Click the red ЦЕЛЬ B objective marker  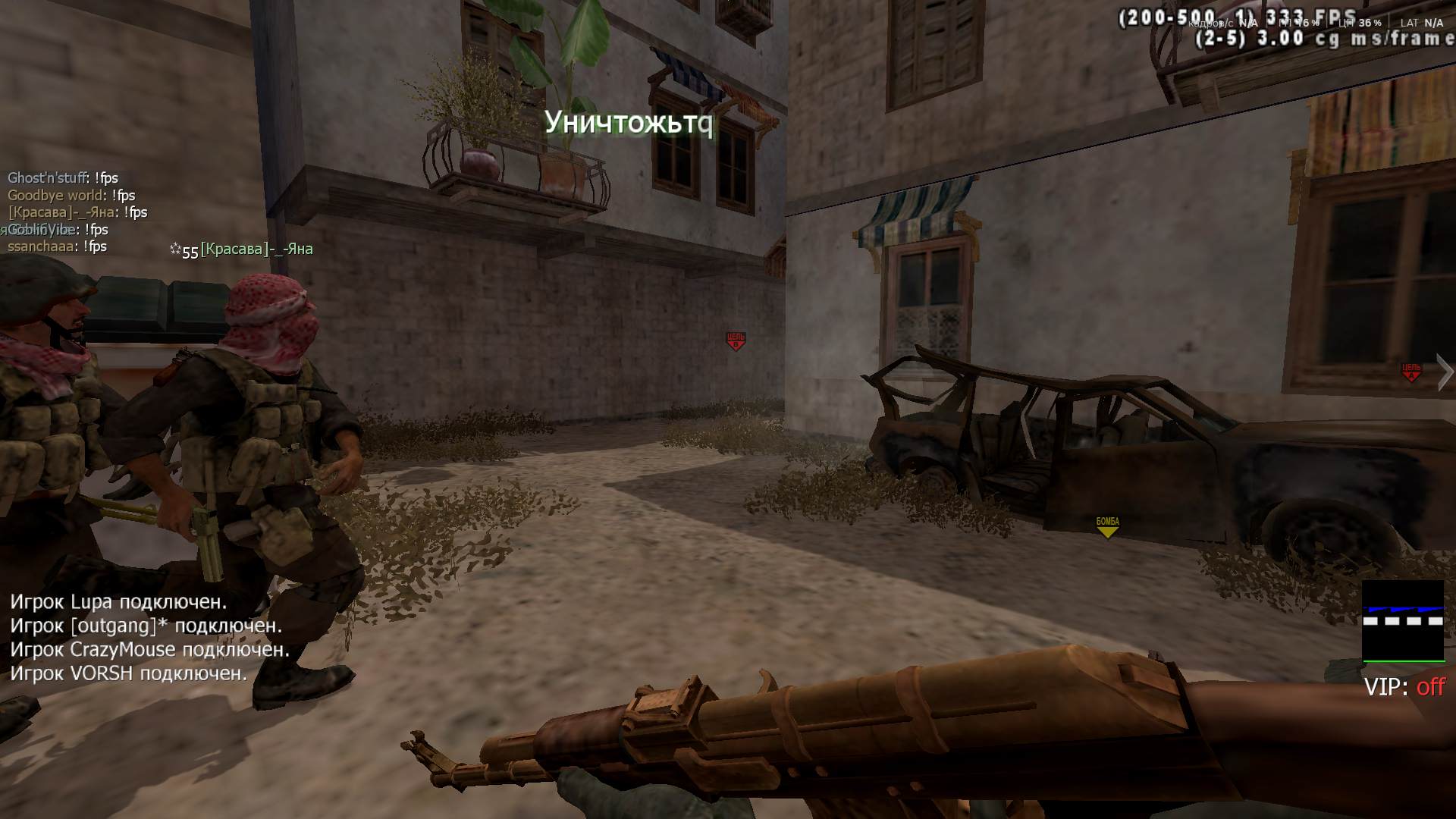point(736,341)
